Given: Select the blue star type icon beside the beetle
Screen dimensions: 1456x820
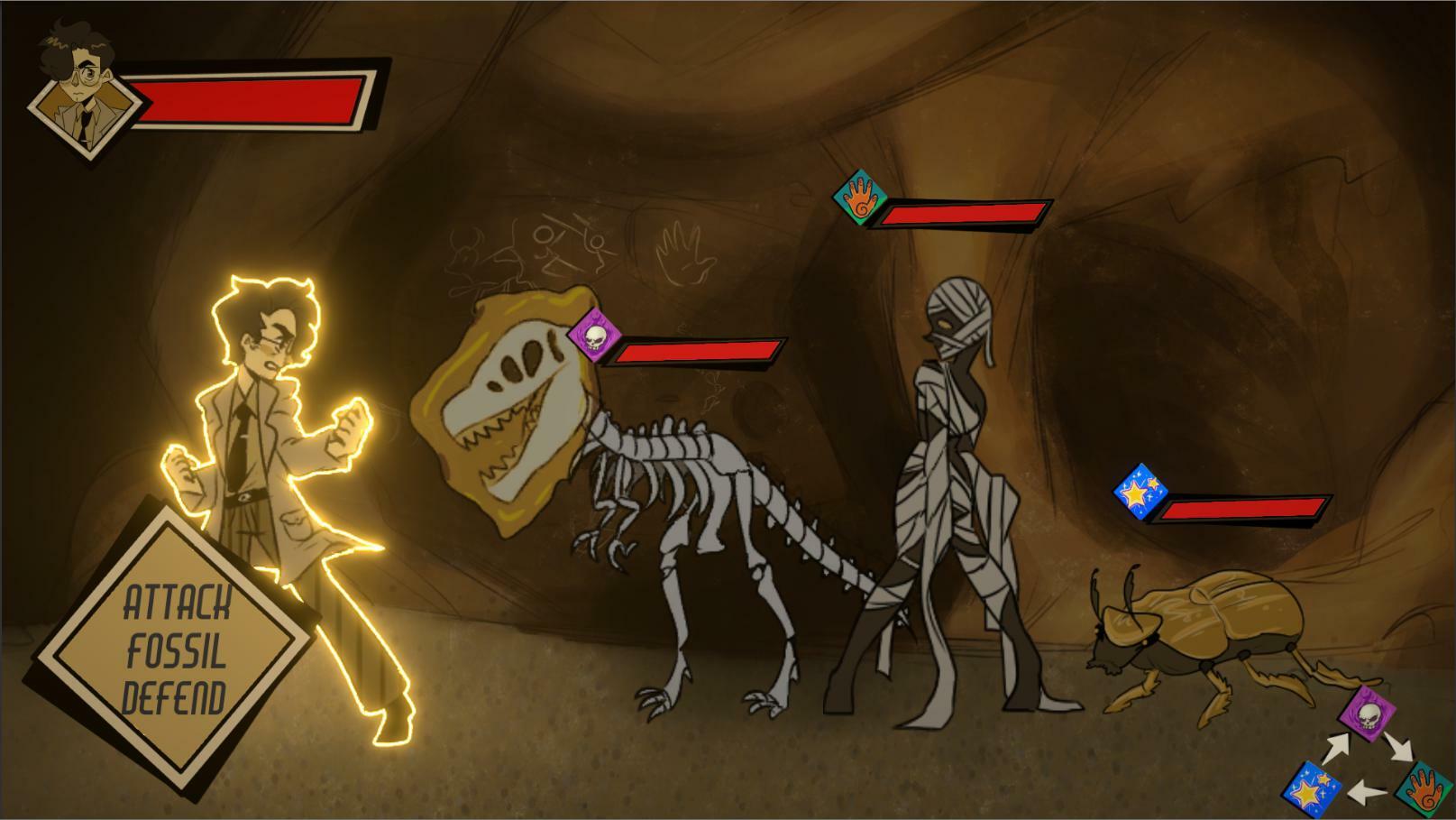Looking at the screenshot, I should 1140,488.
